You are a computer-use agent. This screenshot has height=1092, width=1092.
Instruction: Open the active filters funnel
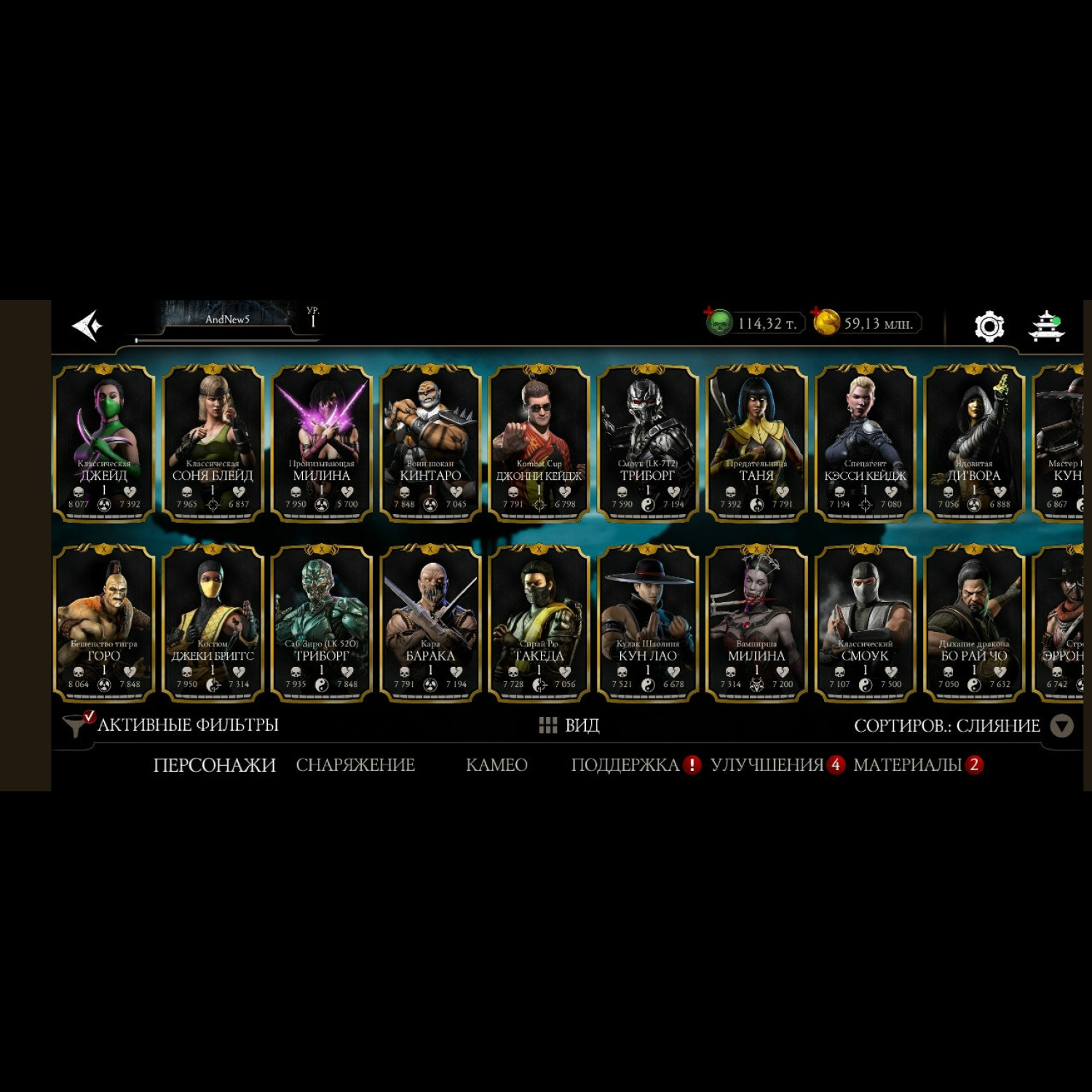[76, 725]
